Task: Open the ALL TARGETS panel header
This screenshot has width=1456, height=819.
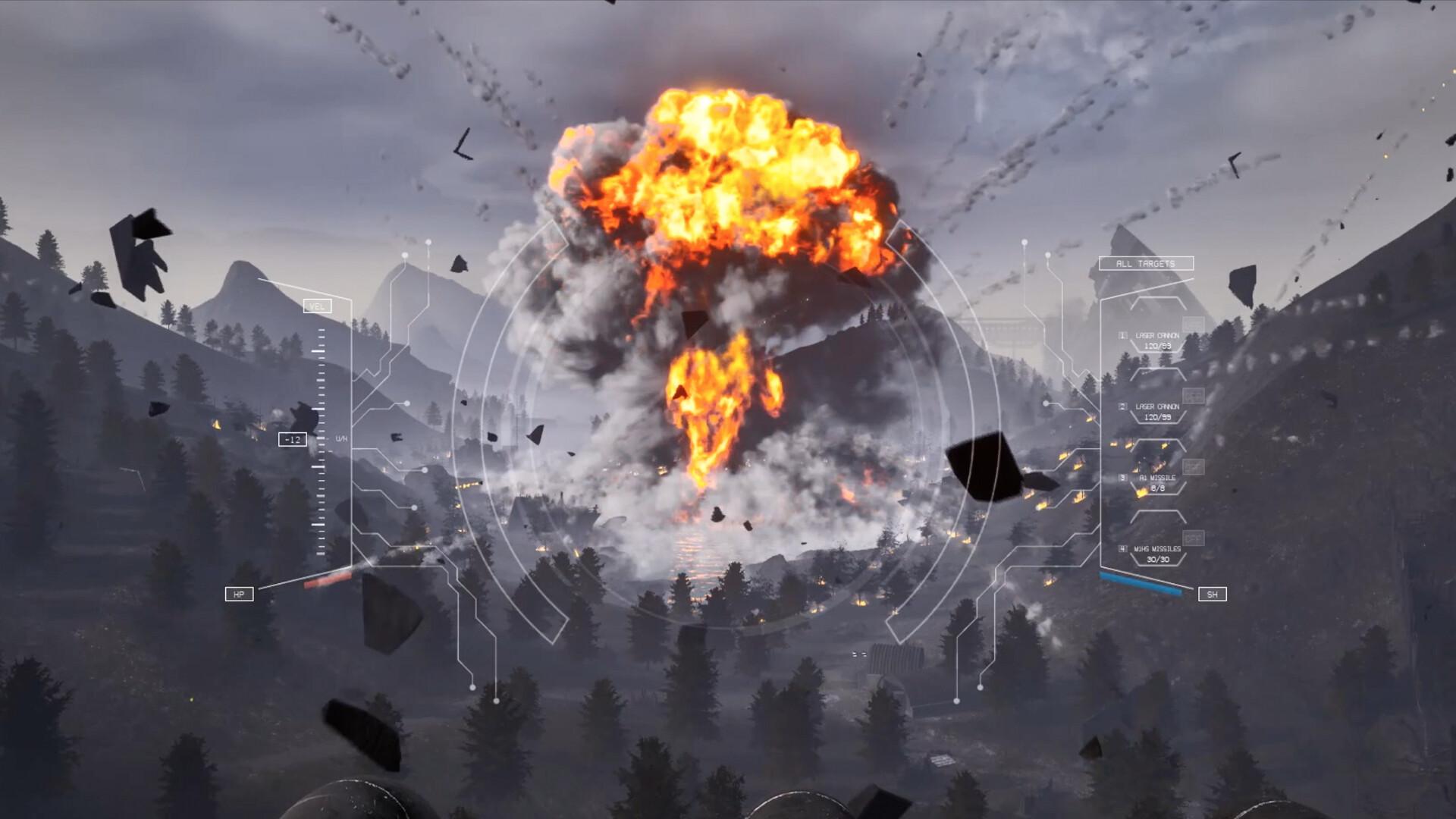Action: [1145, 264]
